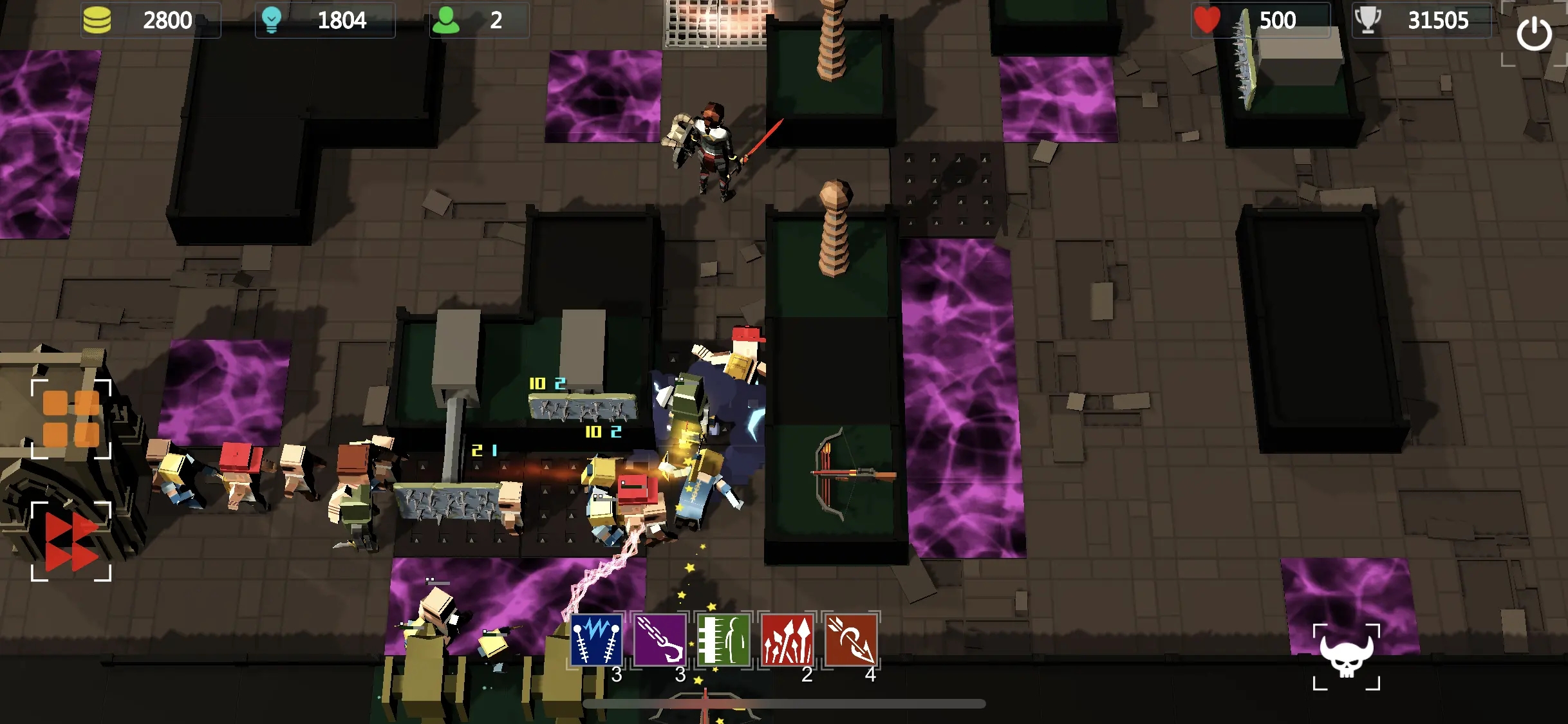Viewport: 1568px width, 724px height.
Task: Open the orange four-square grid menu
Action: click(71, 418)
